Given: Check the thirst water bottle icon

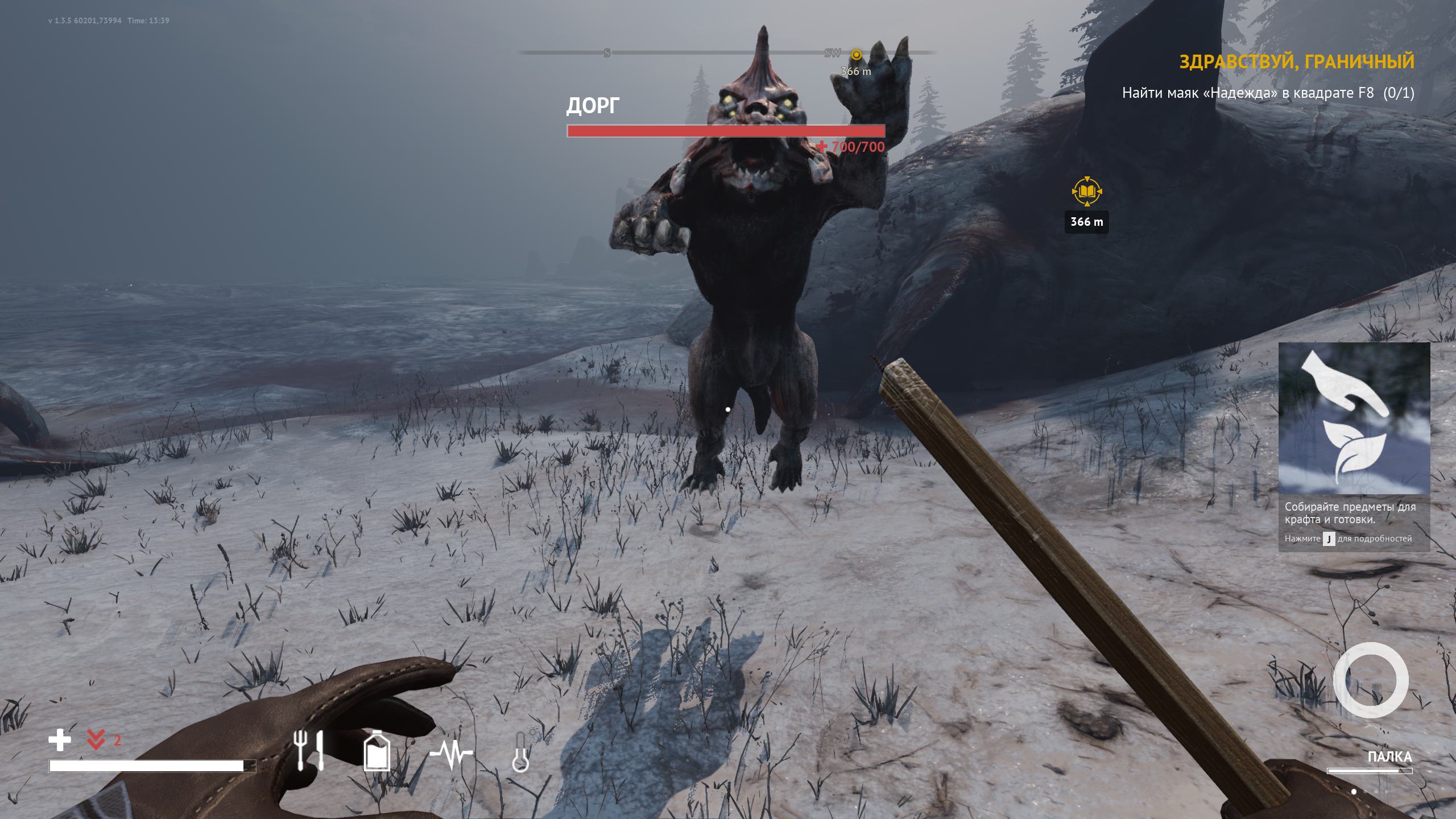Looking at the screenshot, I should pos(377,751).
